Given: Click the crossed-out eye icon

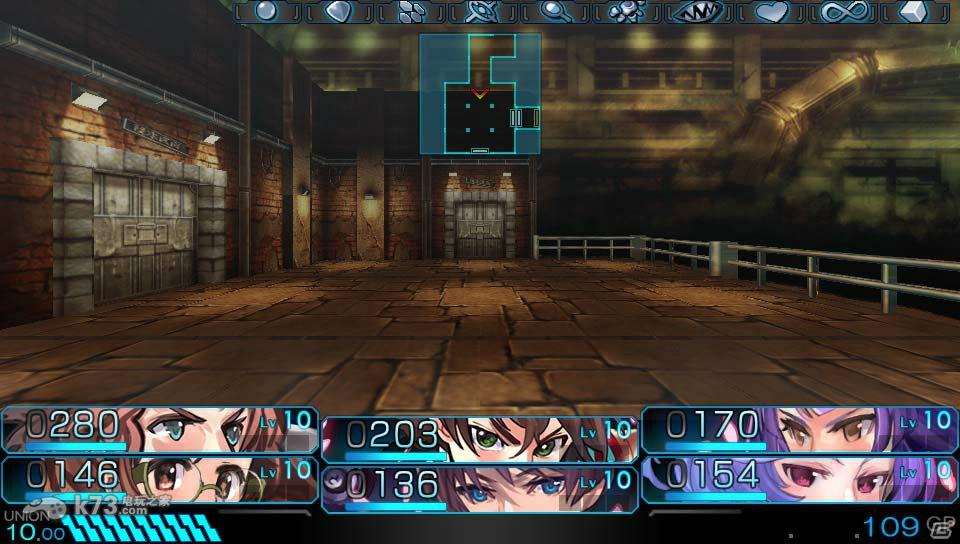Looking at the screenshot, I should 481,11.
